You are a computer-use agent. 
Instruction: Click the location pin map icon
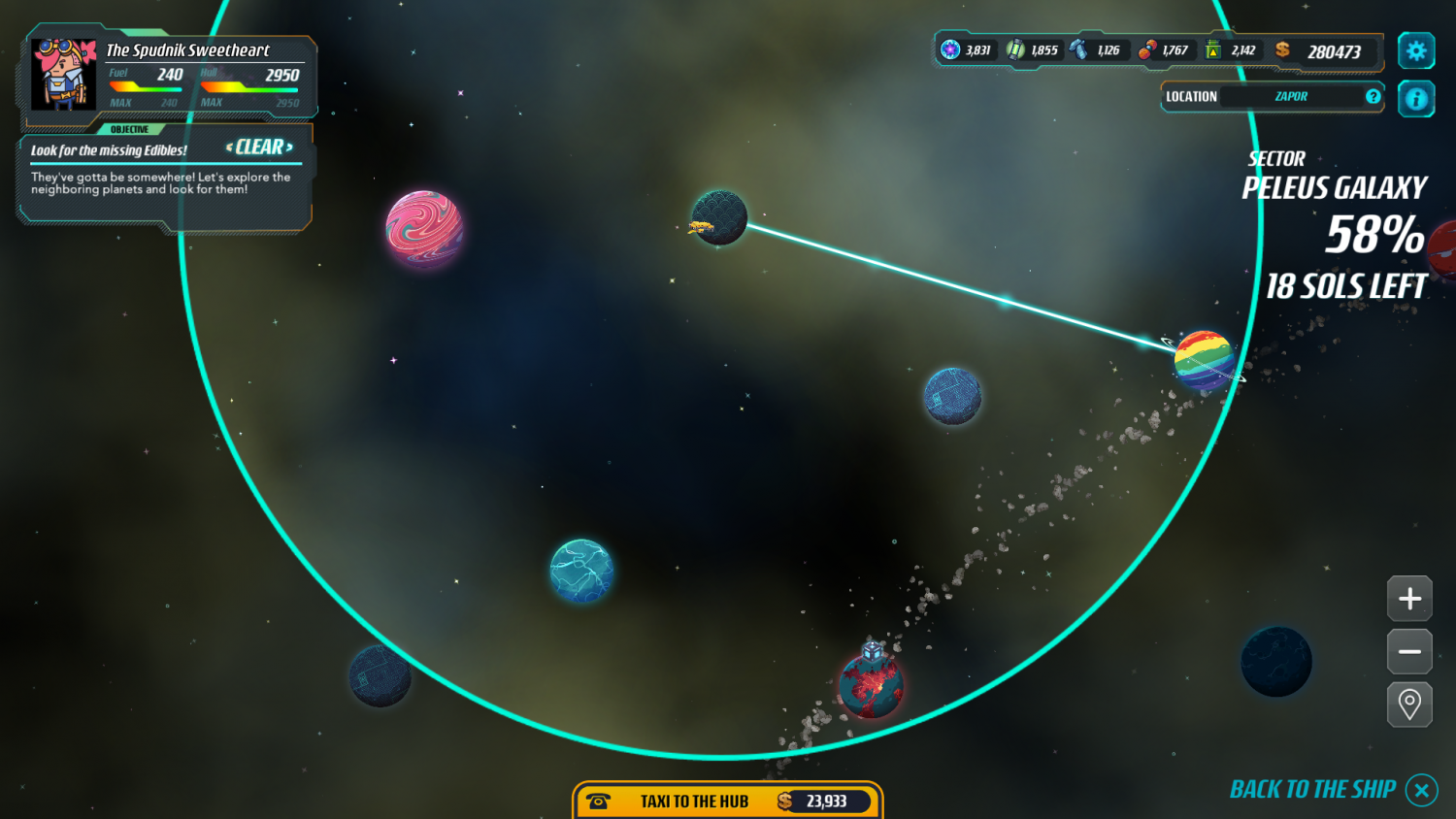1409,704
